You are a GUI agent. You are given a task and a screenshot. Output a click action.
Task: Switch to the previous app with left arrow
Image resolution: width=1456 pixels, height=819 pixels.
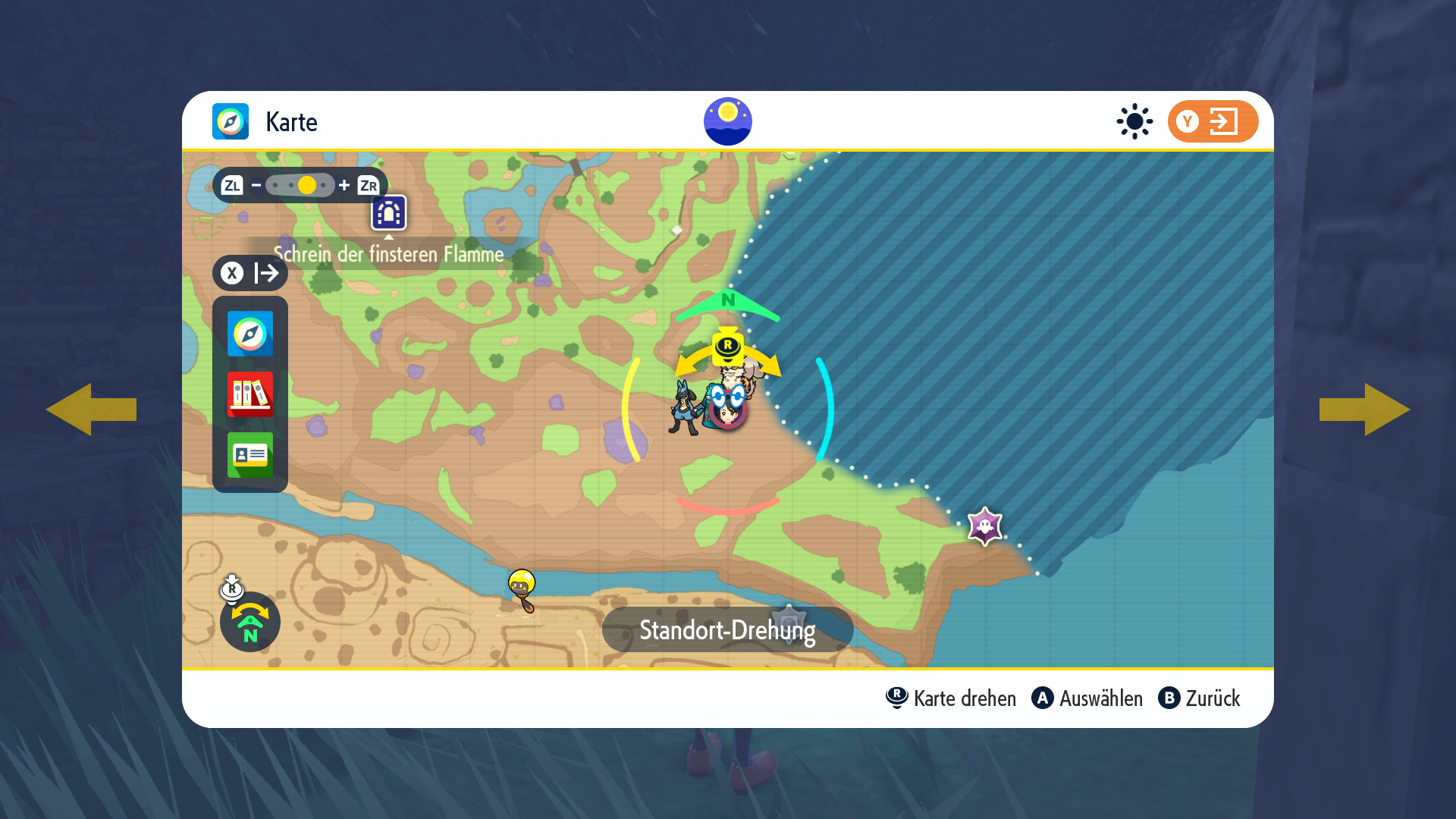coord(91,409)
